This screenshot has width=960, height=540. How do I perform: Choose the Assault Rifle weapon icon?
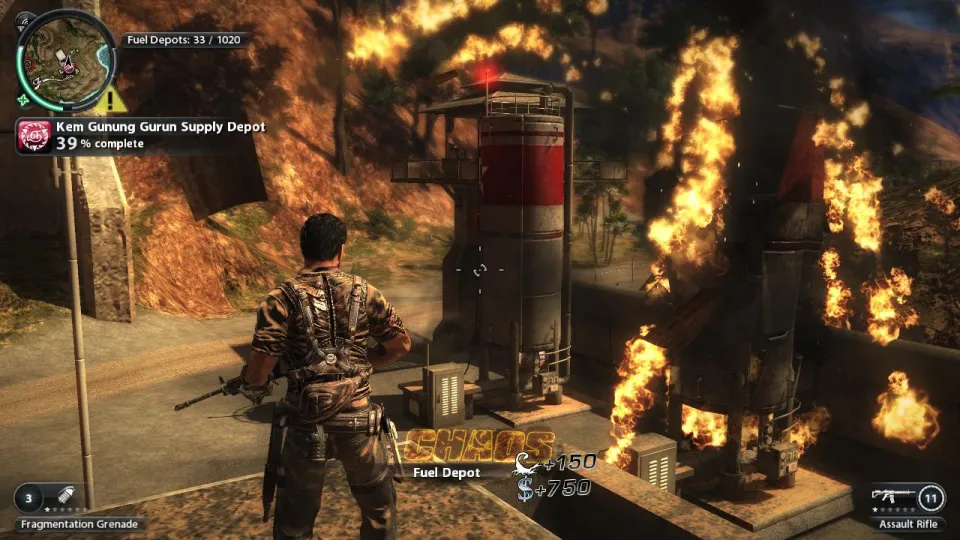point(892,495)
